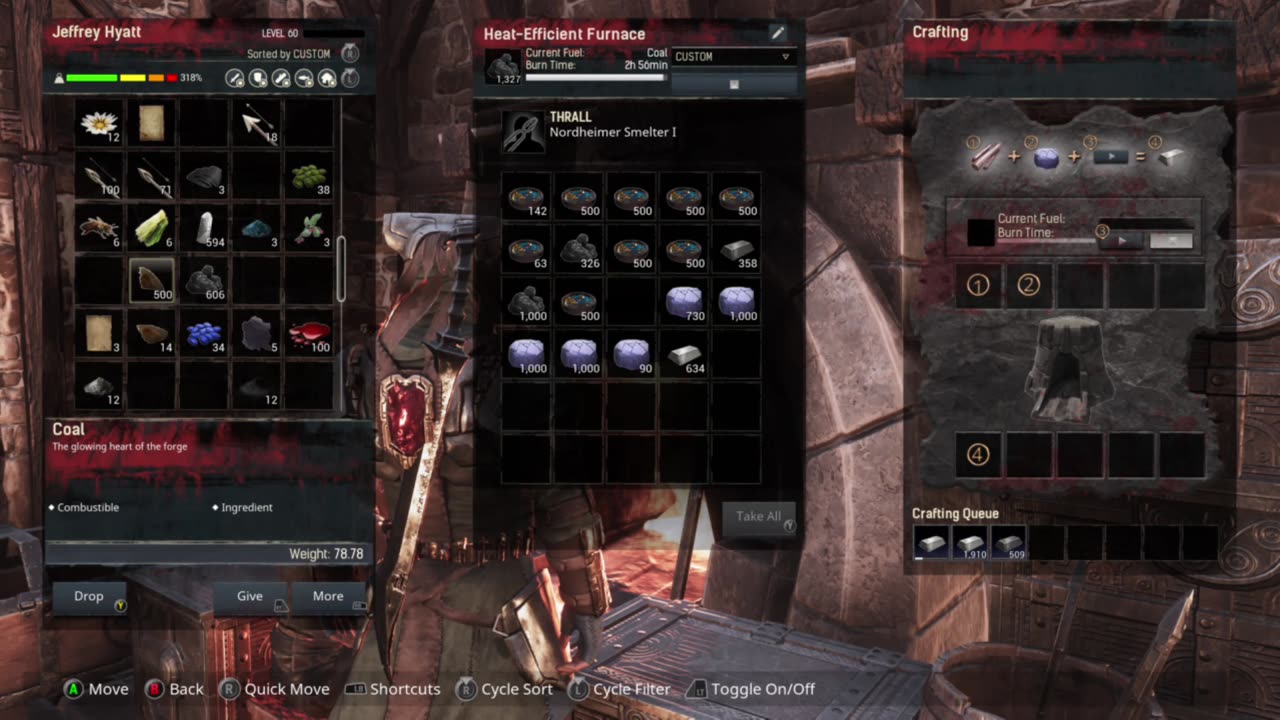Click the white daisy flower slot
Viewport: 1280px width, 720px height.
(99, 124)
